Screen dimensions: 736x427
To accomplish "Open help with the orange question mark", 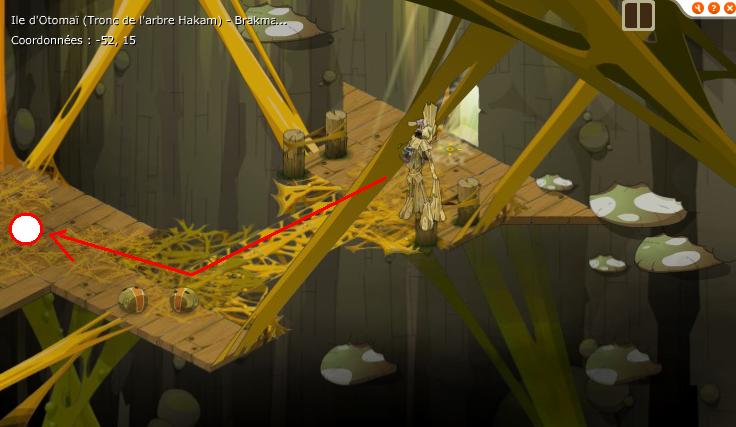I will coord(713,8).
